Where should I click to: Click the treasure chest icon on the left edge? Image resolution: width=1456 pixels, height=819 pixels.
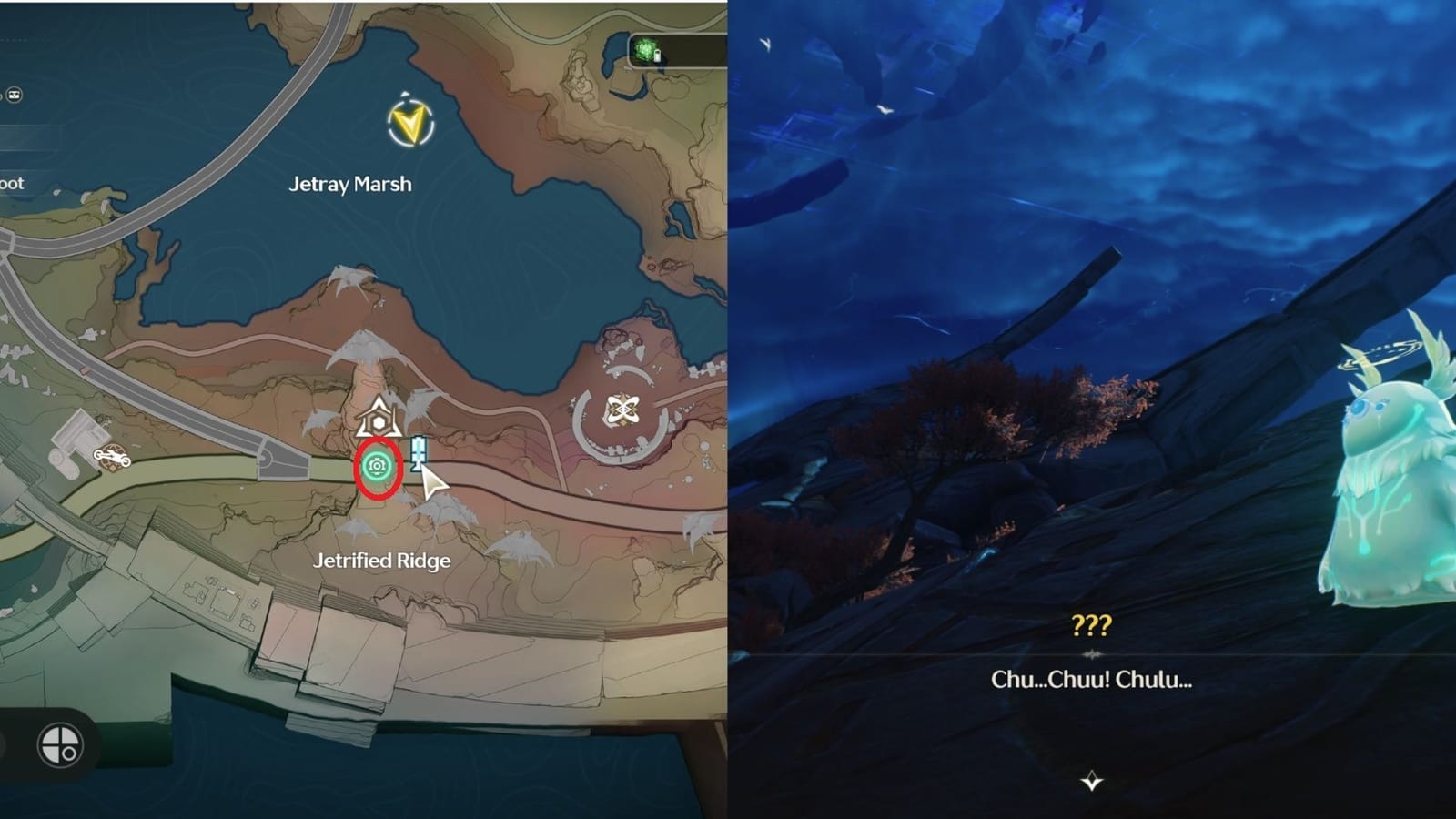13,94
